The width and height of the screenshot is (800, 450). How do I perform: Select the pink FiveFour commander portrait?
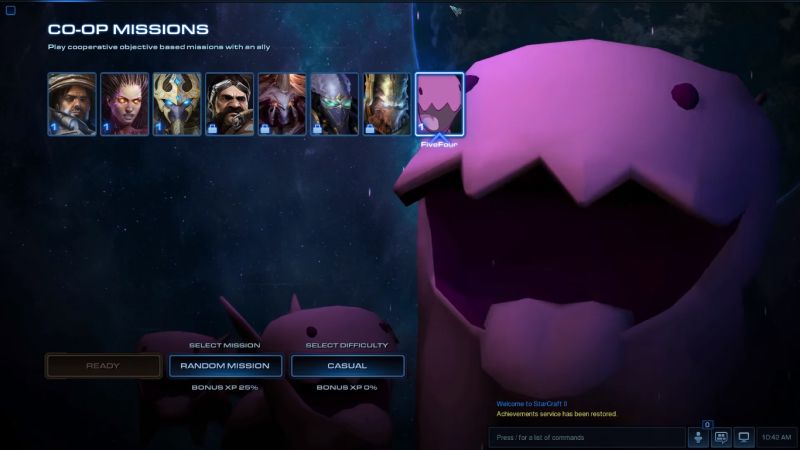[440, 103]
